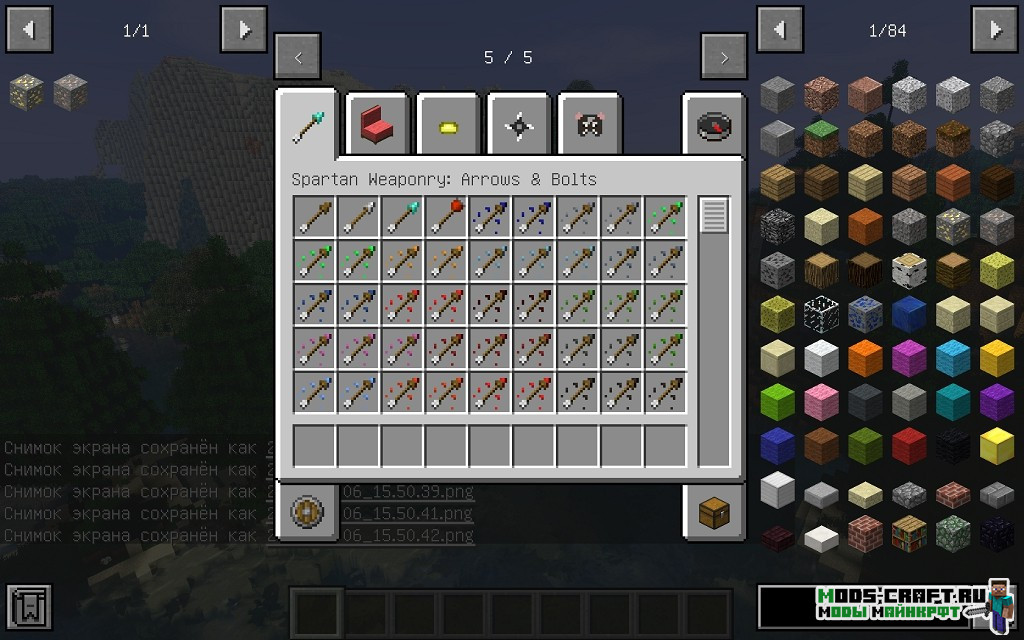Choose the gold ore block
Screen dimensions: 1024x640
pos(27,93)
